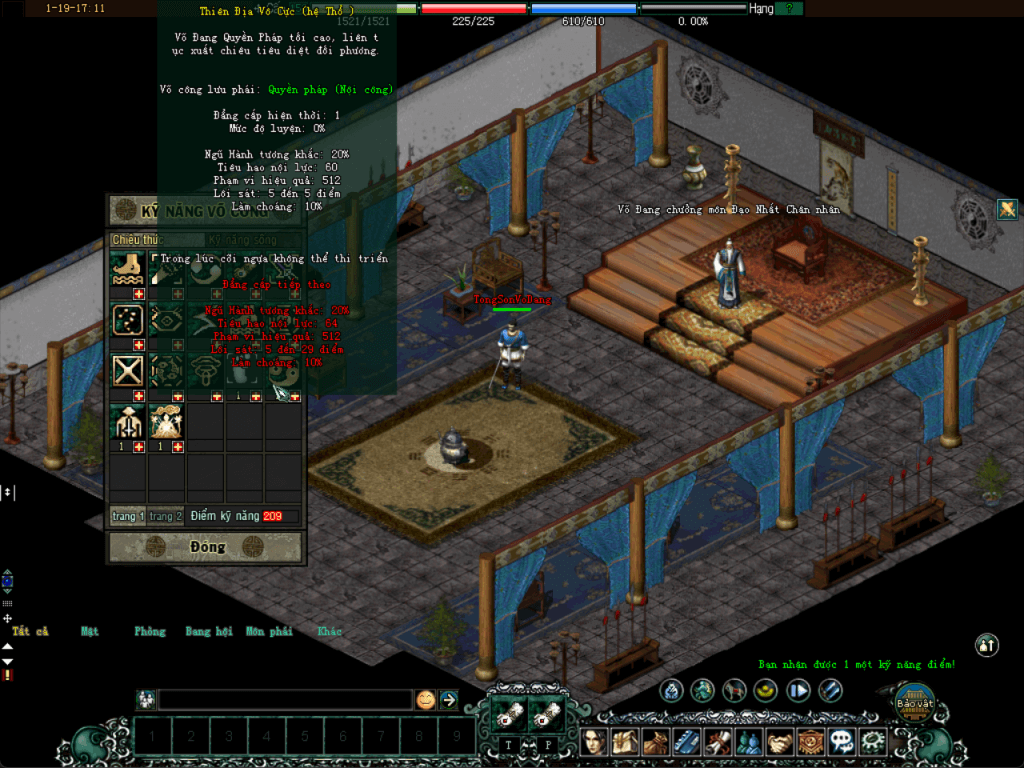Image resolution: width=1024 pixels, height=768 pixels.
Task: Open the gear settings icon
Action: coord(874,742)
